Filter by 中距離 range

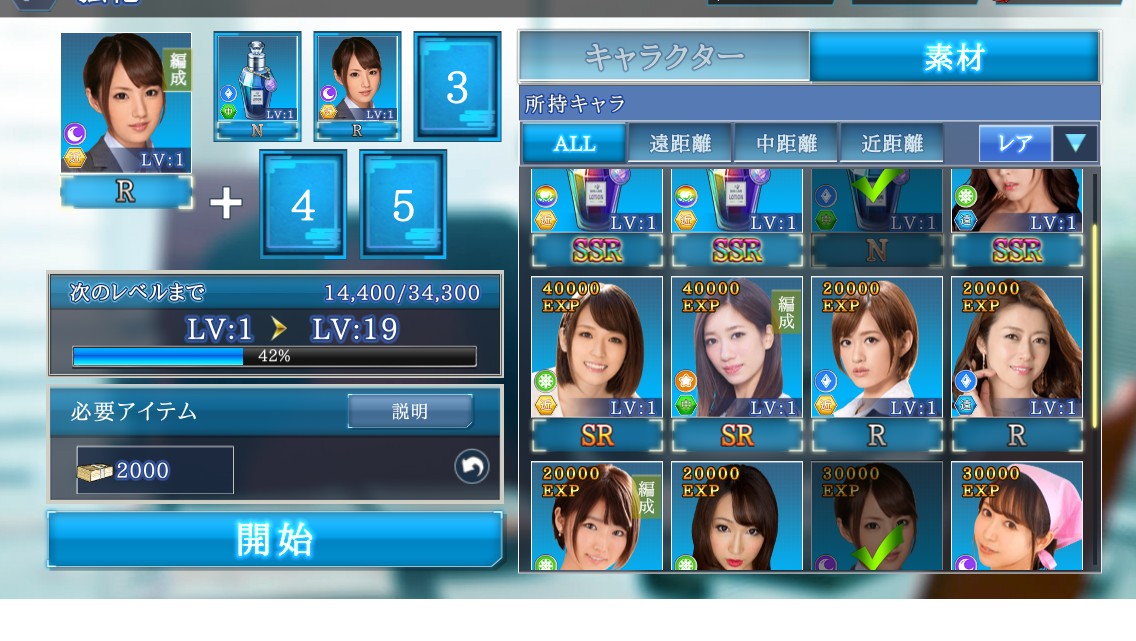[x=786, y=143]
